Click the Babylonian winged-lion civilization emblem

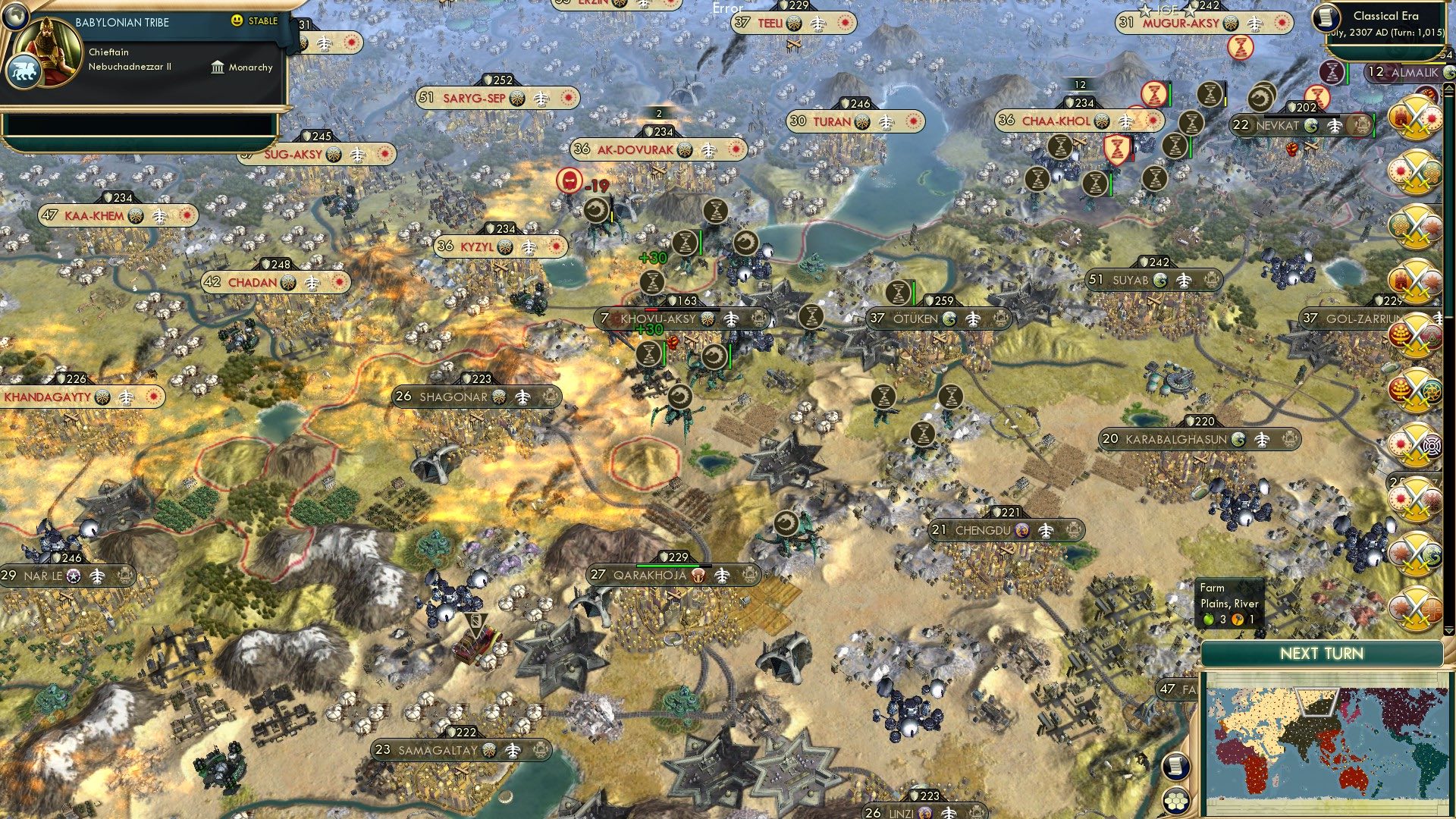pyautogui.click(x=25, y=68)
